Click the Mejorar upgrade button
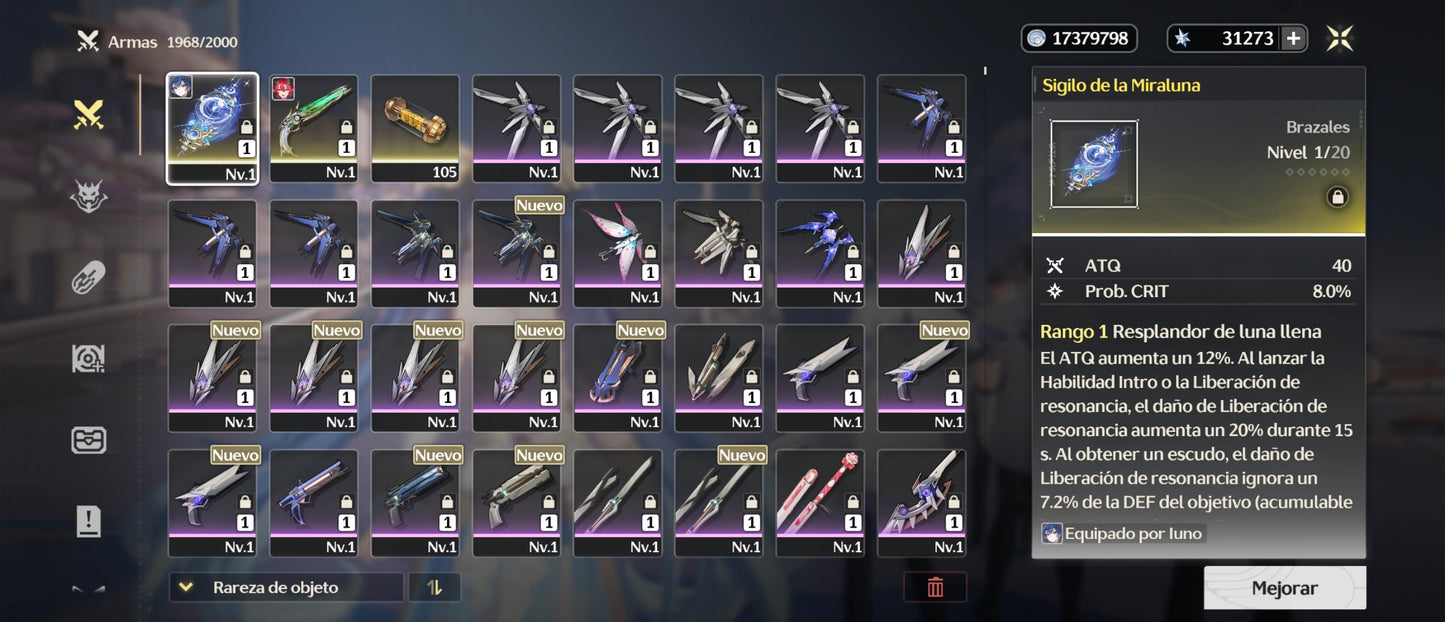Viewport: 1445px width, 622px height. click(x=1284, y=588)
